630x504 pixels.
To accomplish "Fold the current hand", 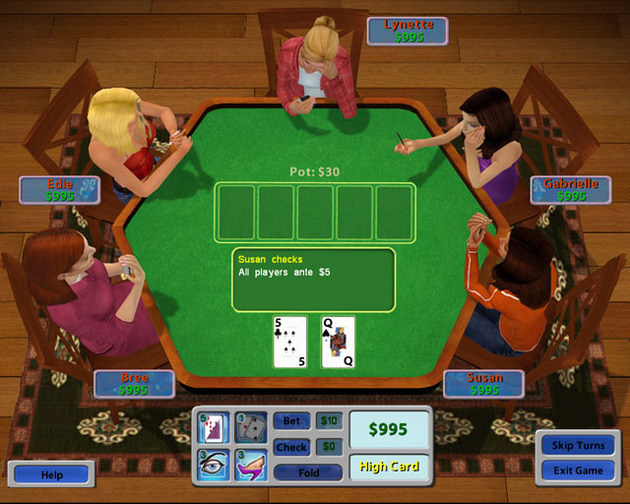I will (x=307, y=472).
